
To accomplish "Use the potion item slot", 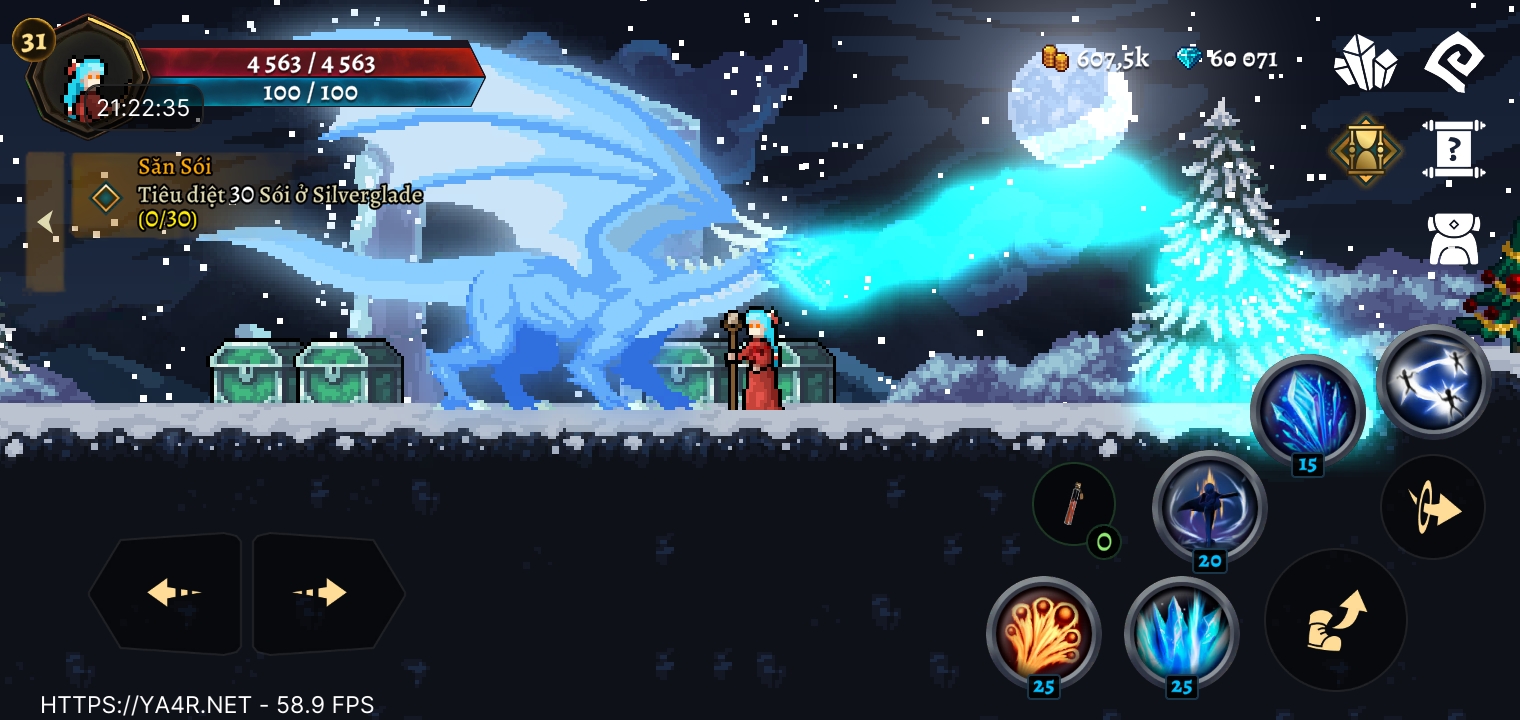I will (1074, 504).
